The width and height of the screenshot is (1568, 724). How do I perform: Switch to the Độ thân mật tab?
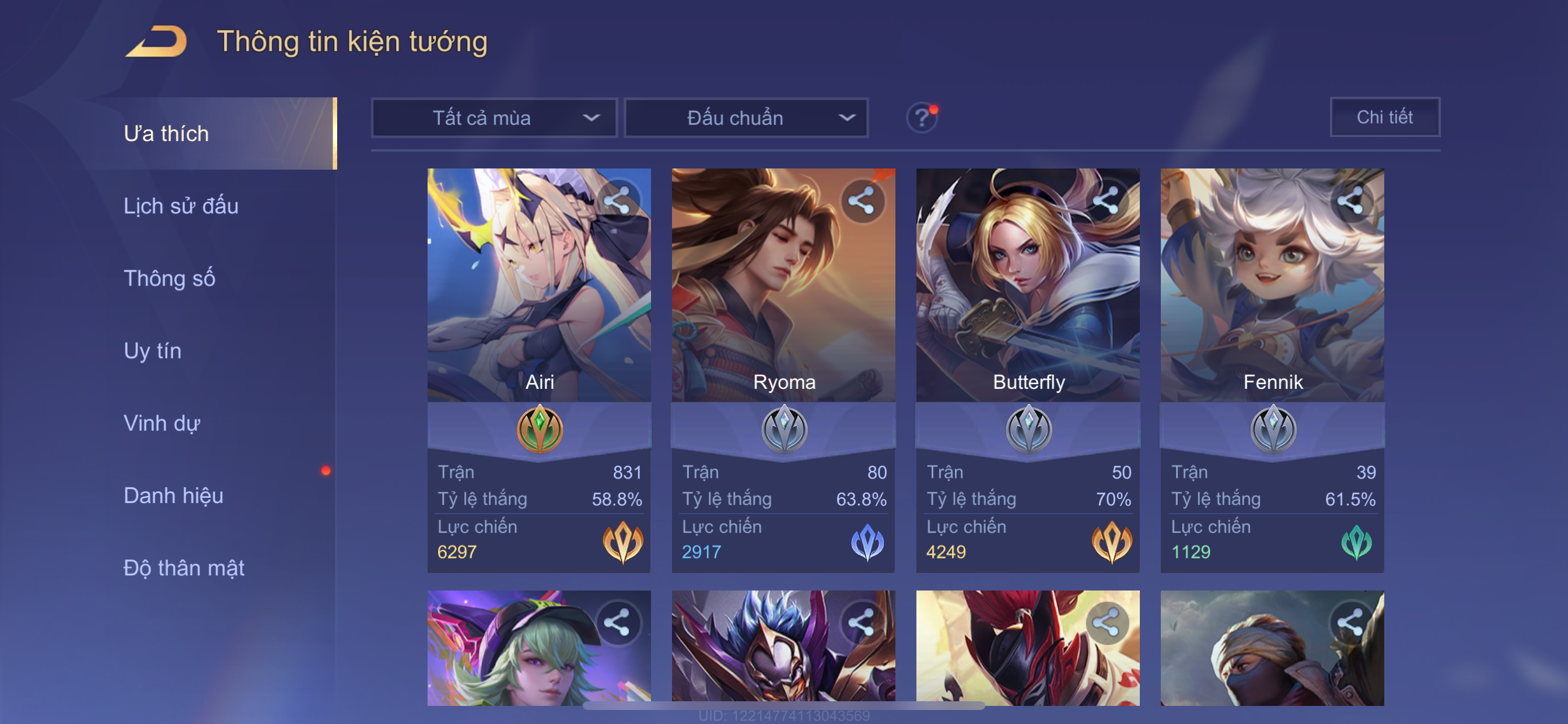tap(184, 568)
